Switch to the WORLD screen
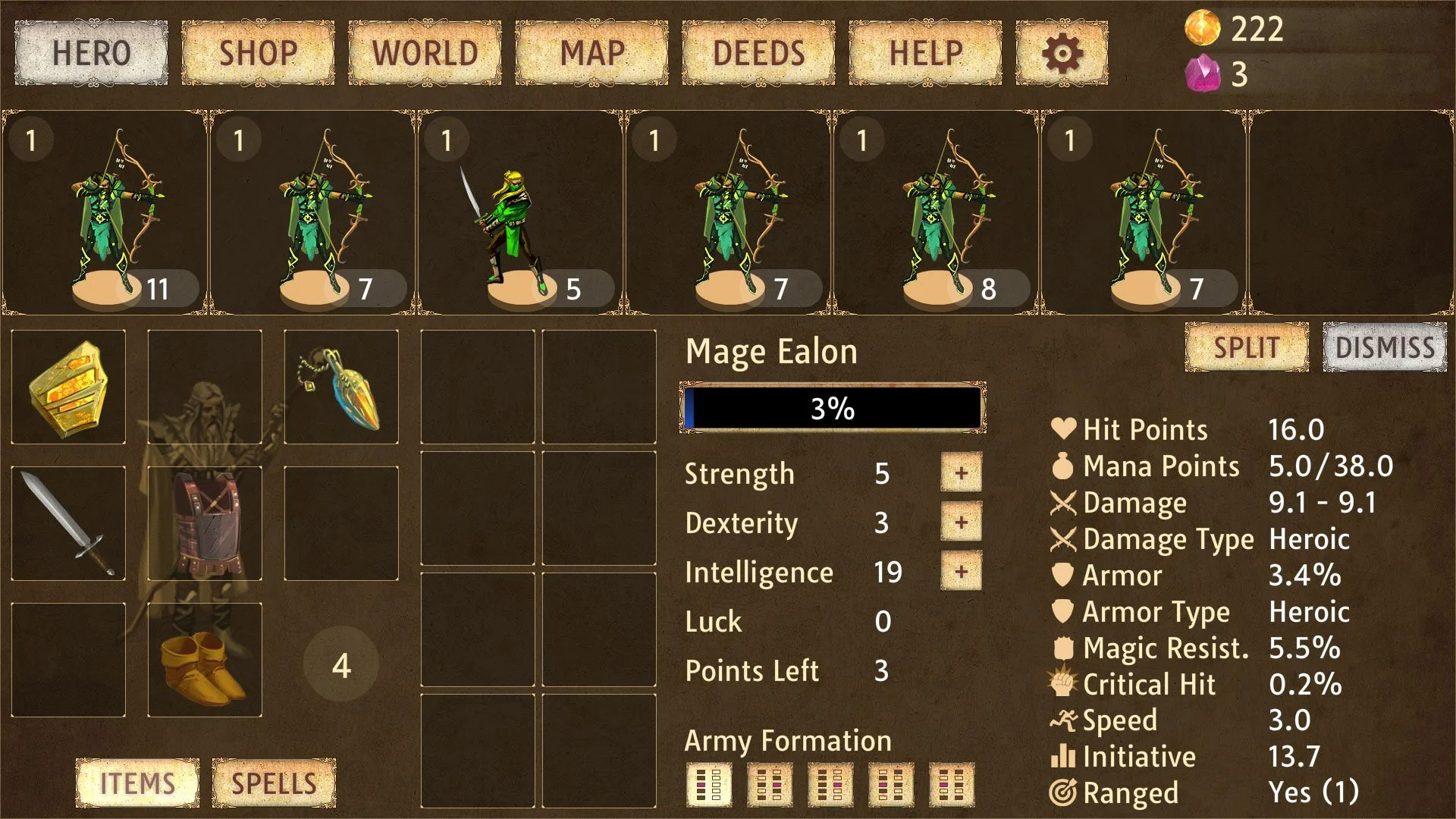 [x=425, y=53]
